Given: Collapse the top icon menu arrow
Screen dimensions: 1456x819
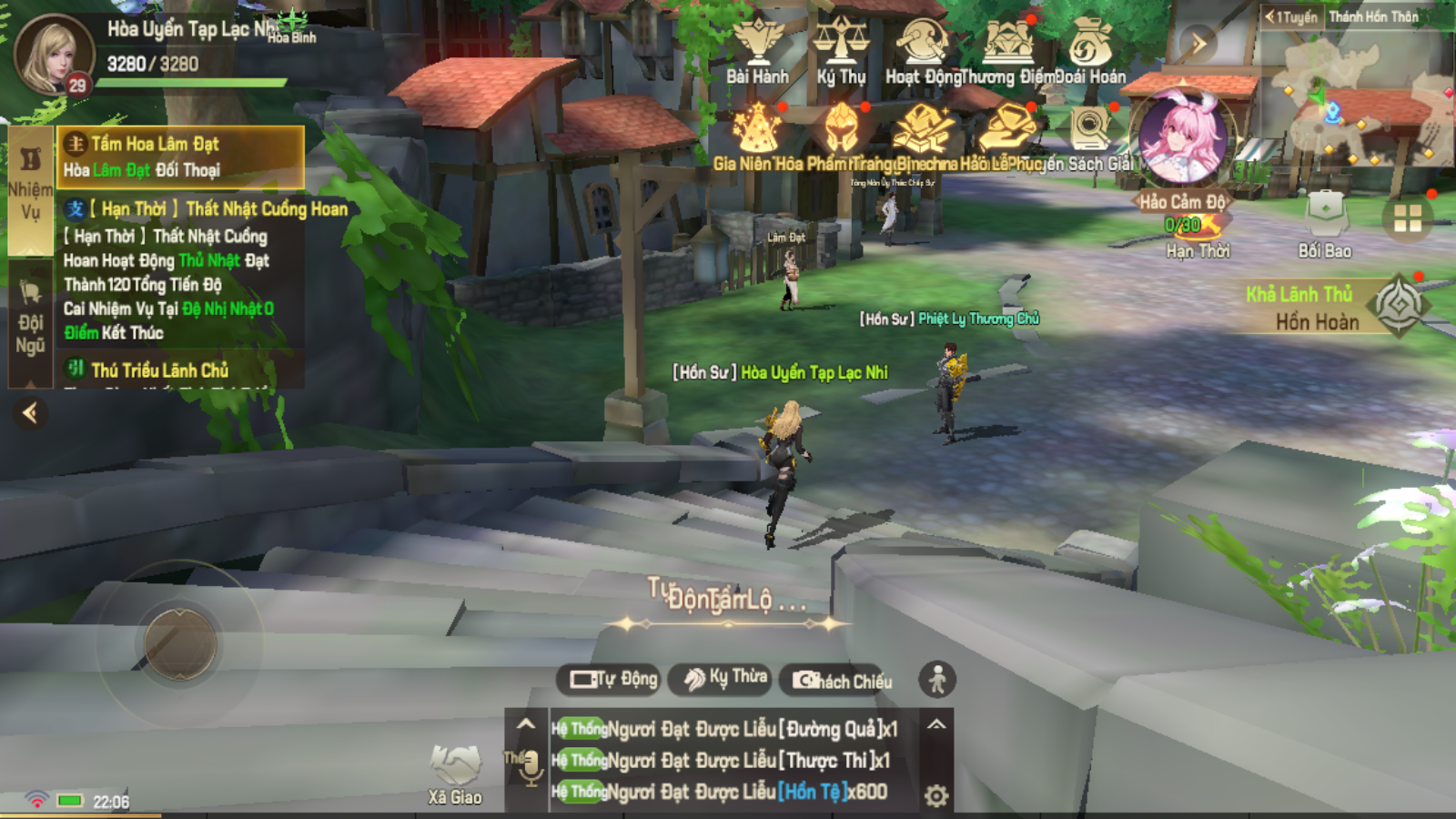Looking at the screenshot, I should [x=1198, y=43].
